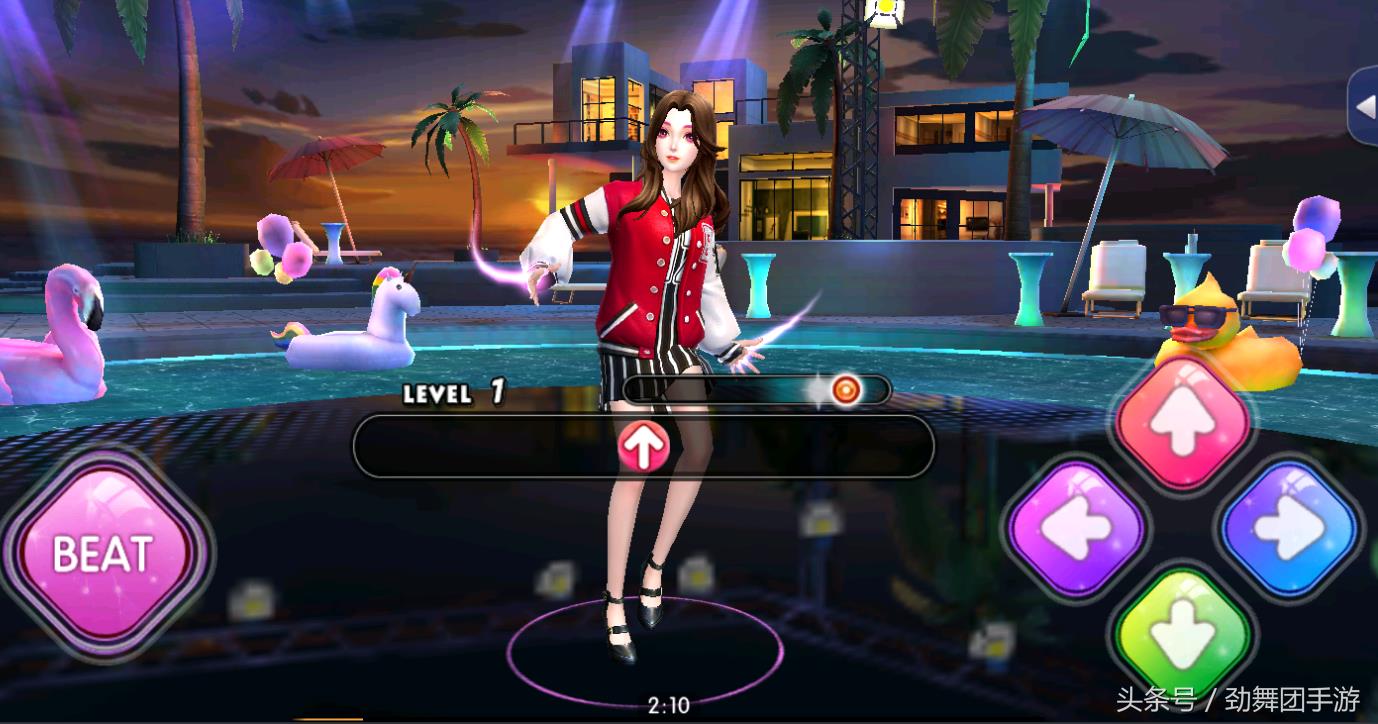Tap the blue right arrow button
Viewport: 1378px width, 724px height.
(x=1289, y=529)
